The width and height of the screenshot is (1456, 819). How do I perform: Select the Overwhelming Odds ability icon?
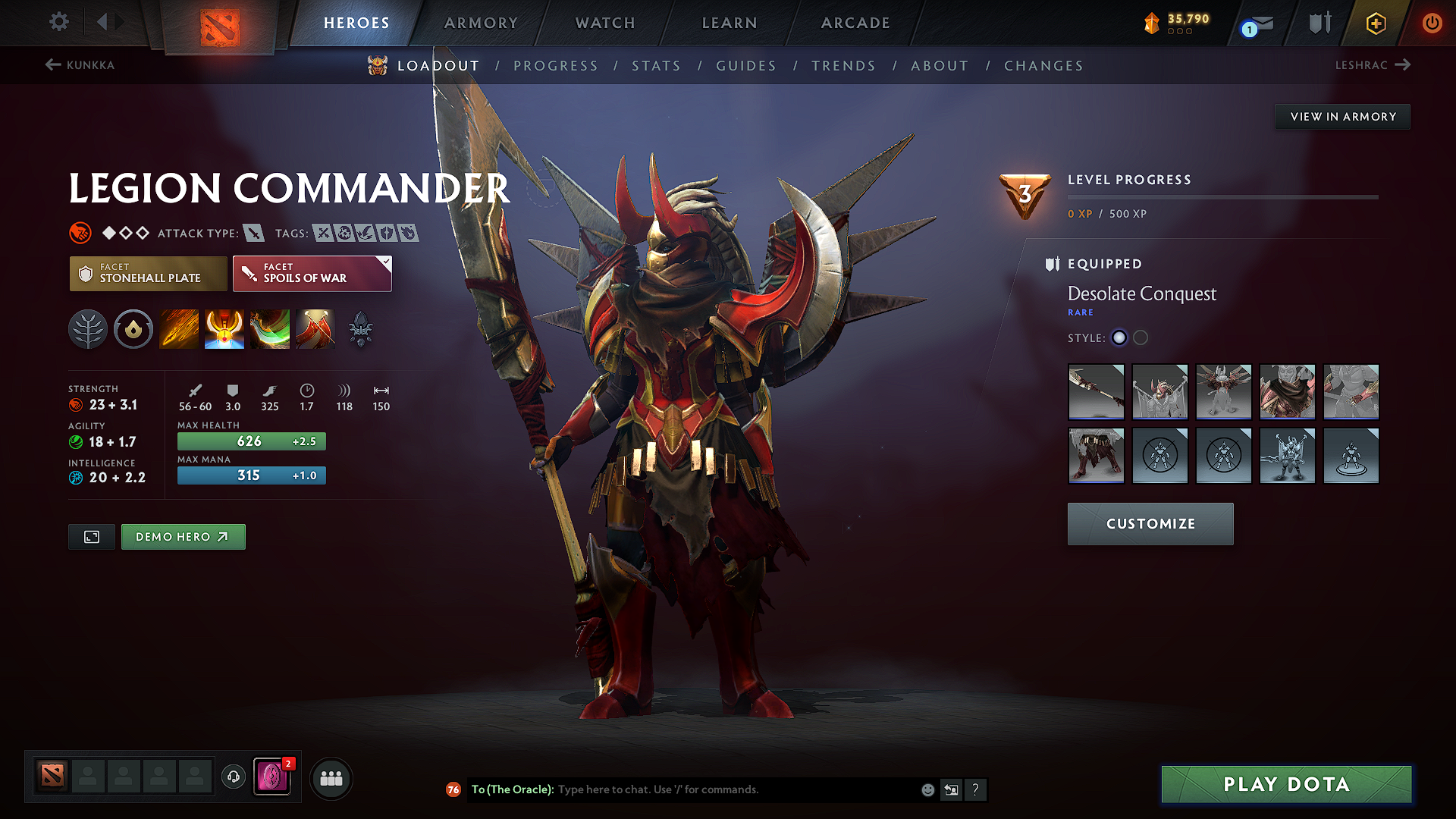tap(179, 329)
